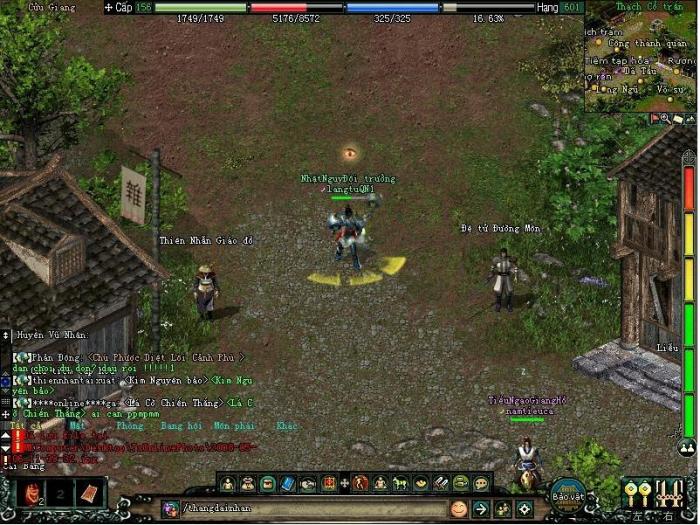Open the blue book icon in toolbar
The image size is (700, 525).
point(288,484)
